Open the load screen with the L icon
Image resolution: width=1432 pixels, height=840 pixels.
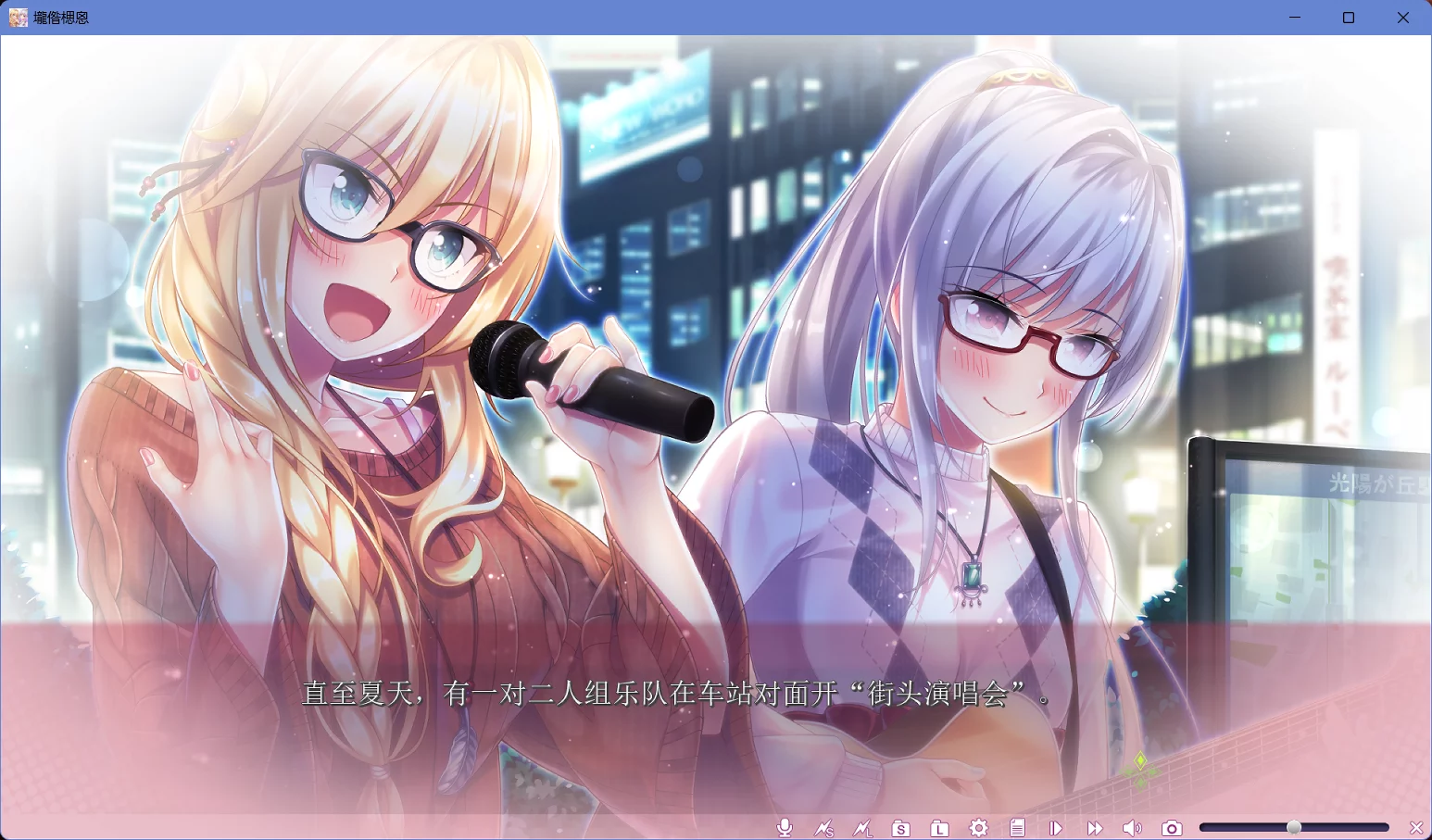(938, 828)
